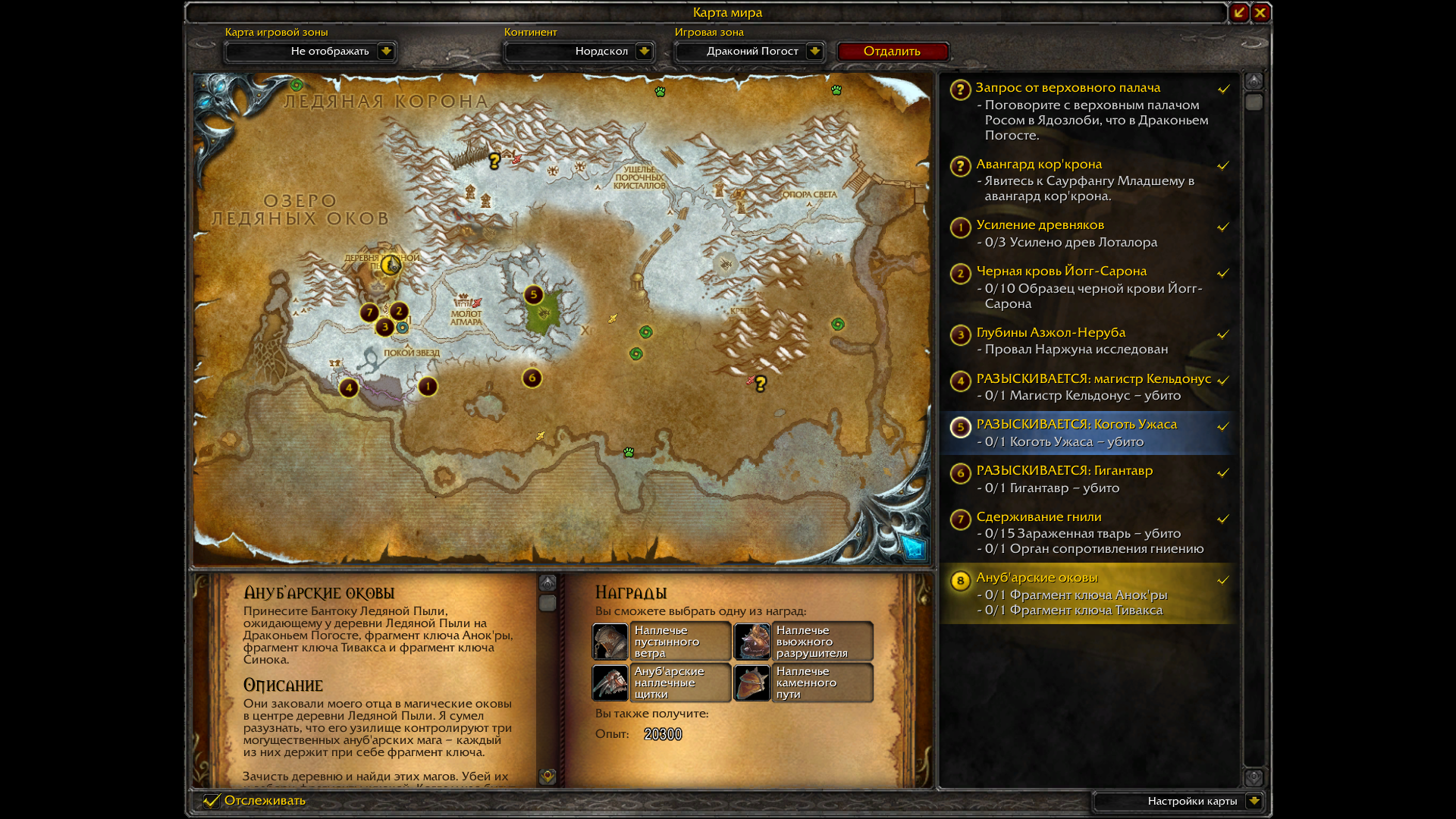
Task: Open the Игровая зона dropdown
Action: tap(814, 52)
